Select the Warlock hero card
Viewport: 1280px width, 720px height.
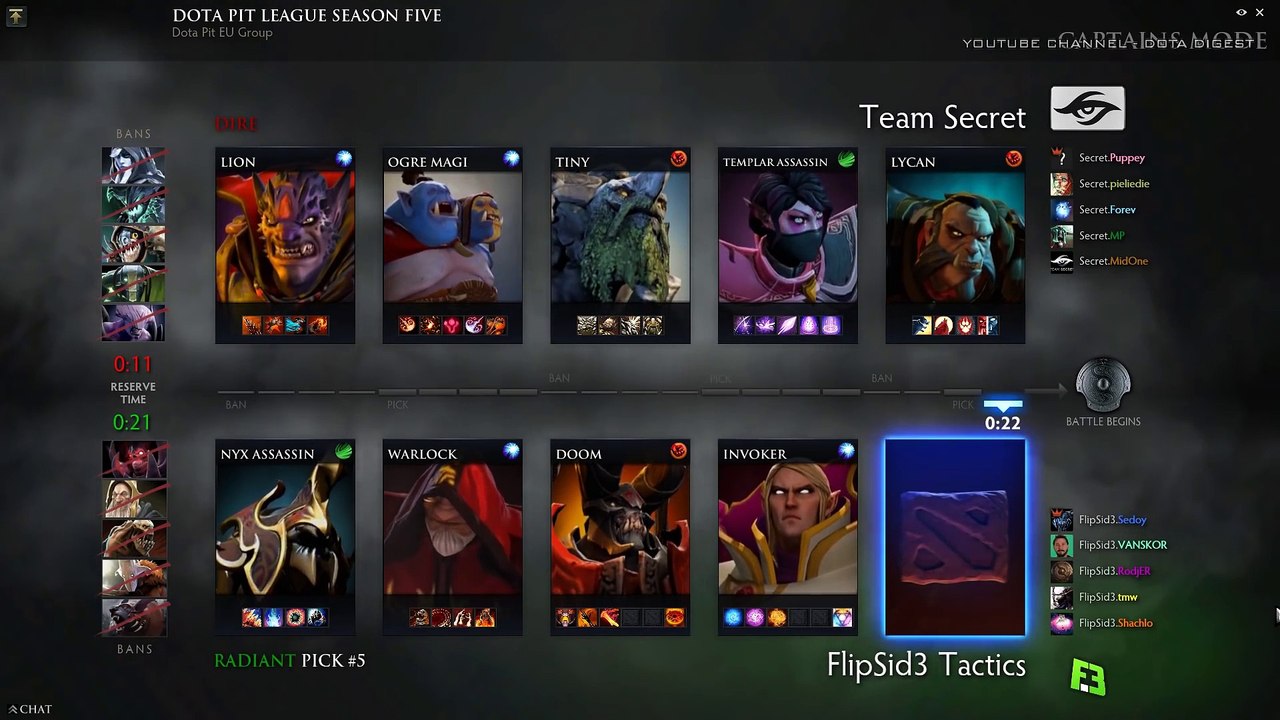click(x=452, y=538)
